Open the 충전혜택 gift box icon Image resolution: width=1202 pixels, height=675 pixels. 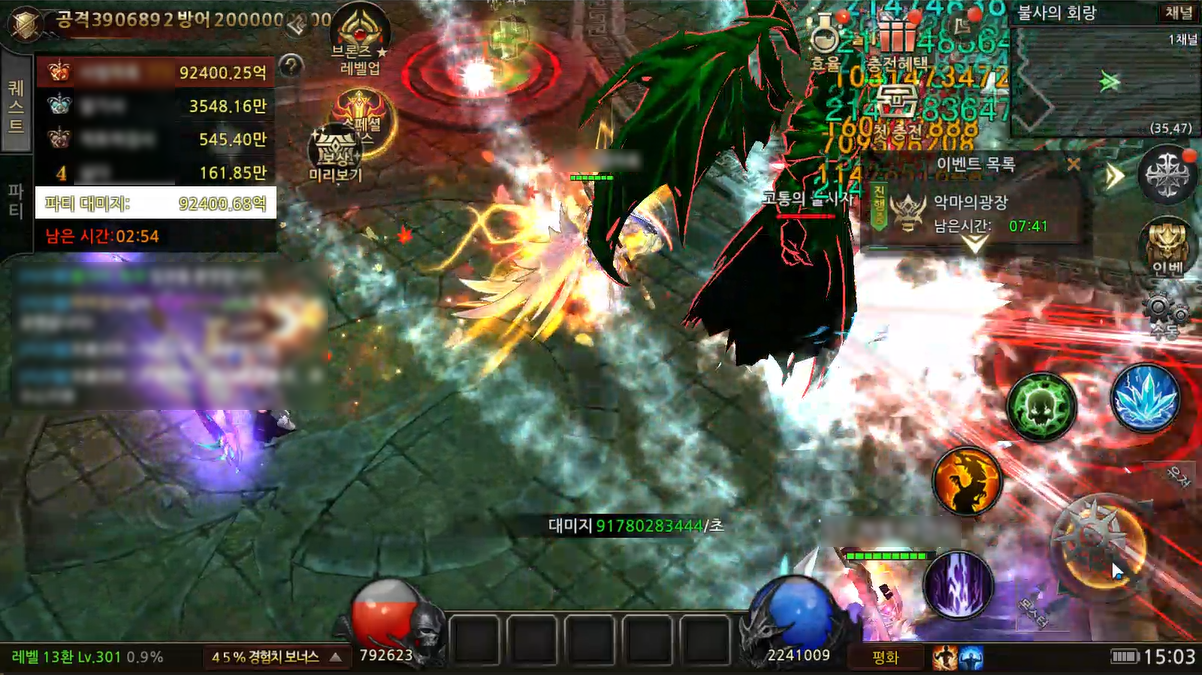(x=896, y=35)
